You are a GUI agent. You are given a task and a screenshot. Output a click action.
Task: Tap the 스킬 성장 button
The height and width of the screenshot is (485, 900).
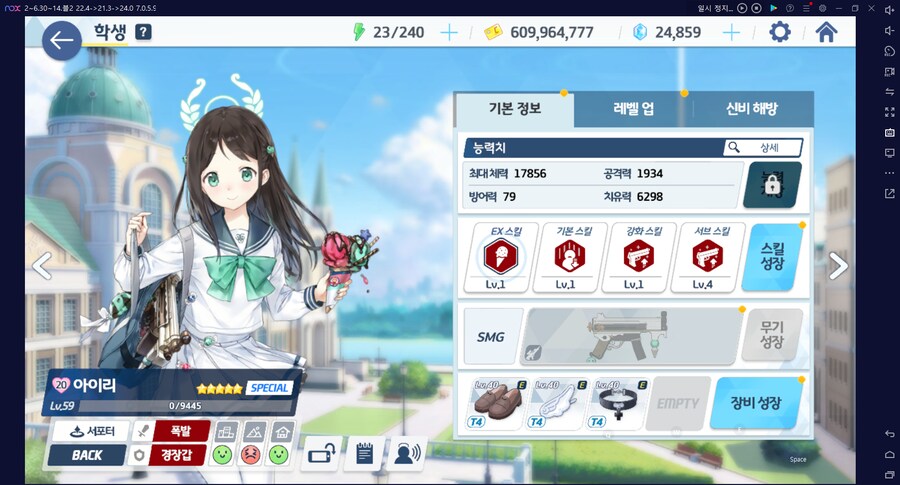coord(772,258)
